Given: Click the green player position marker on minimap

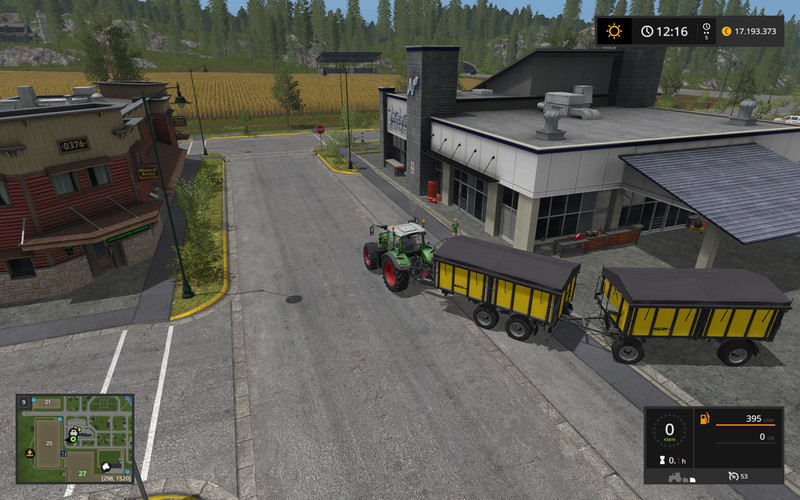Looking at the screenshot, I should (x=73, y=438).
